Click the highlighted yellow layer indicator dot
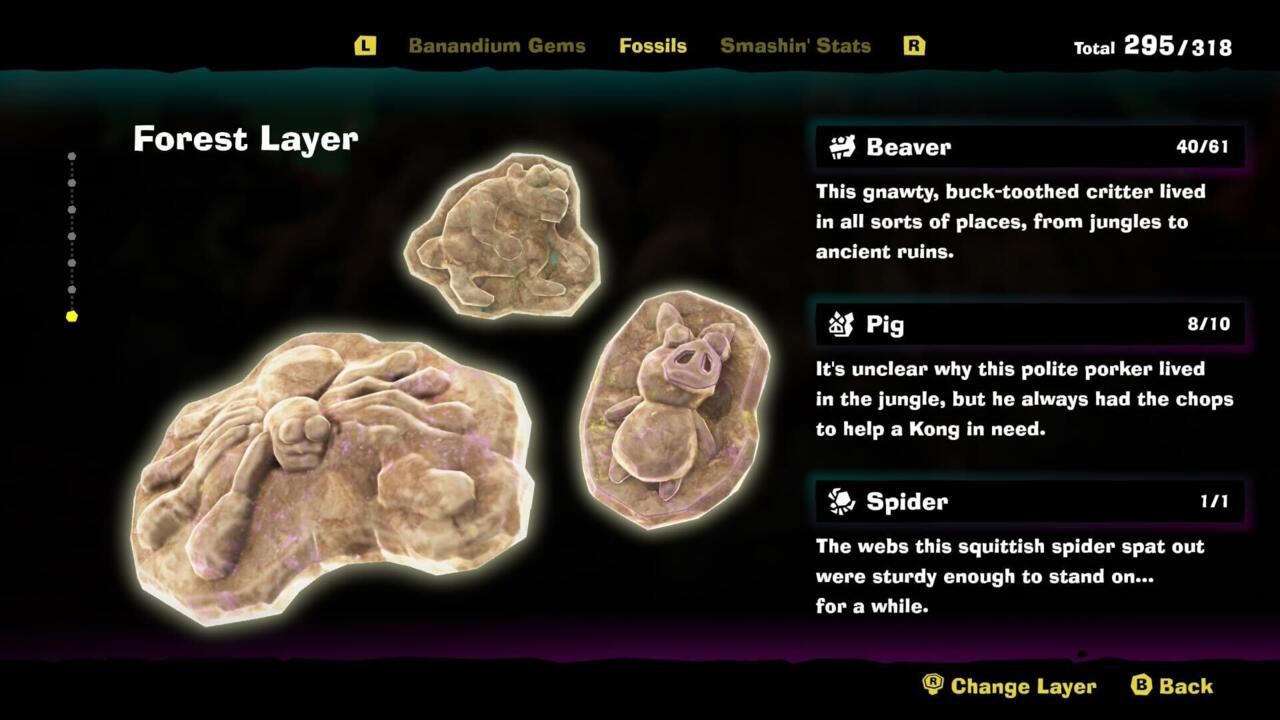 [72, 316]
